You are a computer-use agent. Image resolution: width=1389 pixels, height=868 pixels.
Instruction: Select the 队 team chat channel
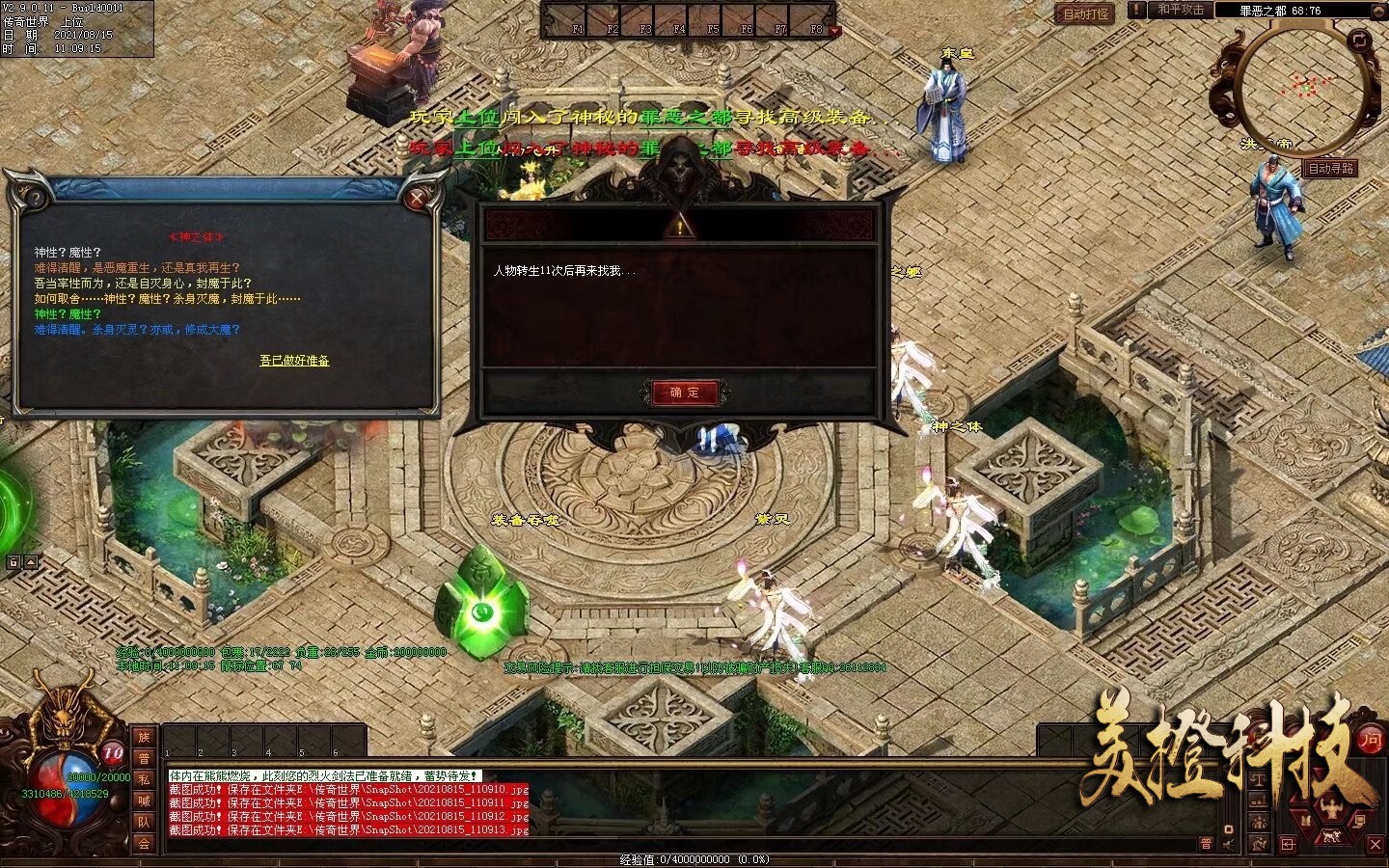click(x=144, y=822)
